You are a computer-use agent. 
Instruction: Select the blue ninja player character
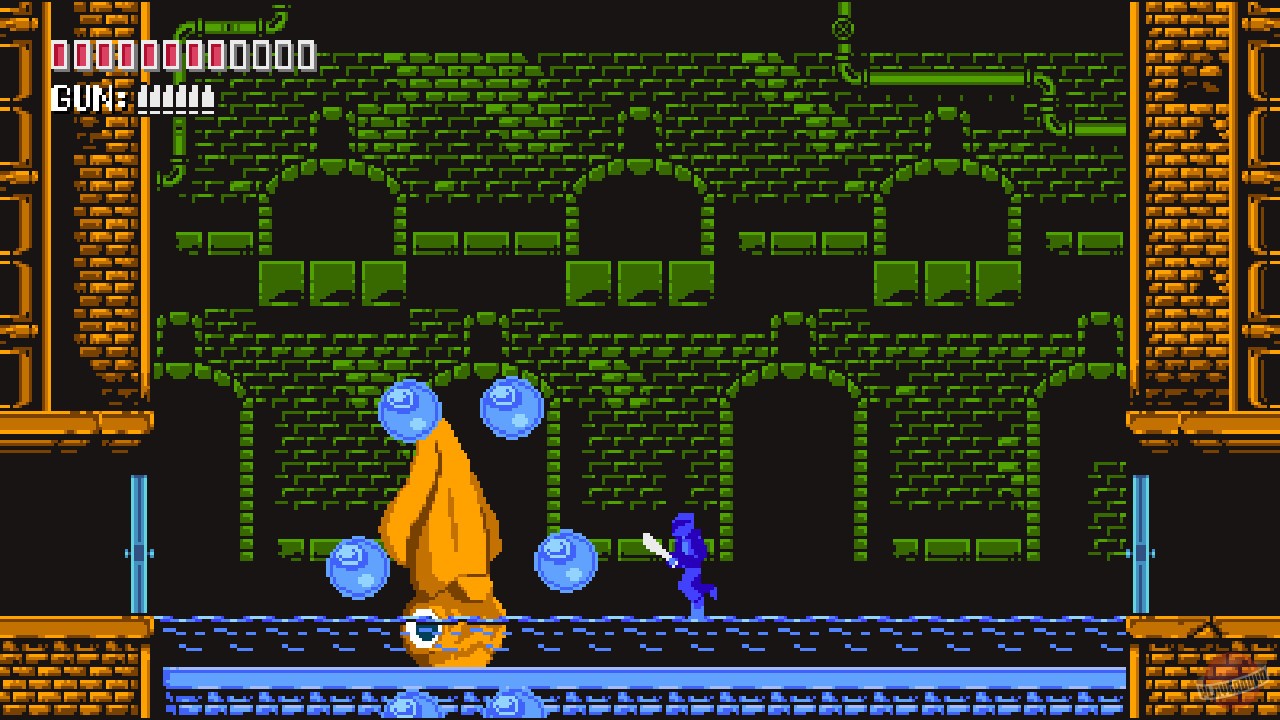(690, 555)
